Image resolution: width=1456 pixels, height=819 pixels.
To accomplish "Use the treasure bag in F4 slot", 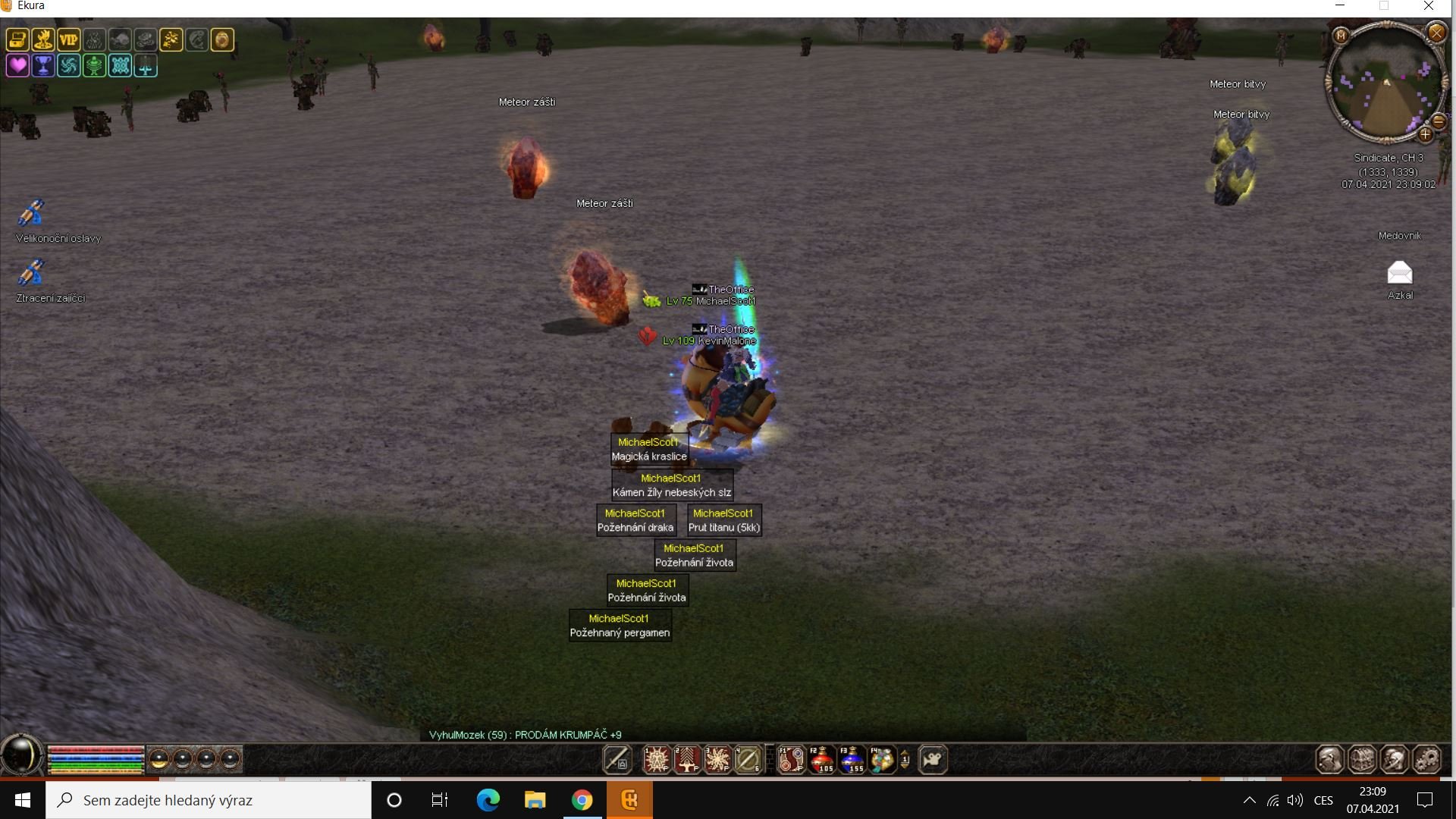I will point(881,759).
